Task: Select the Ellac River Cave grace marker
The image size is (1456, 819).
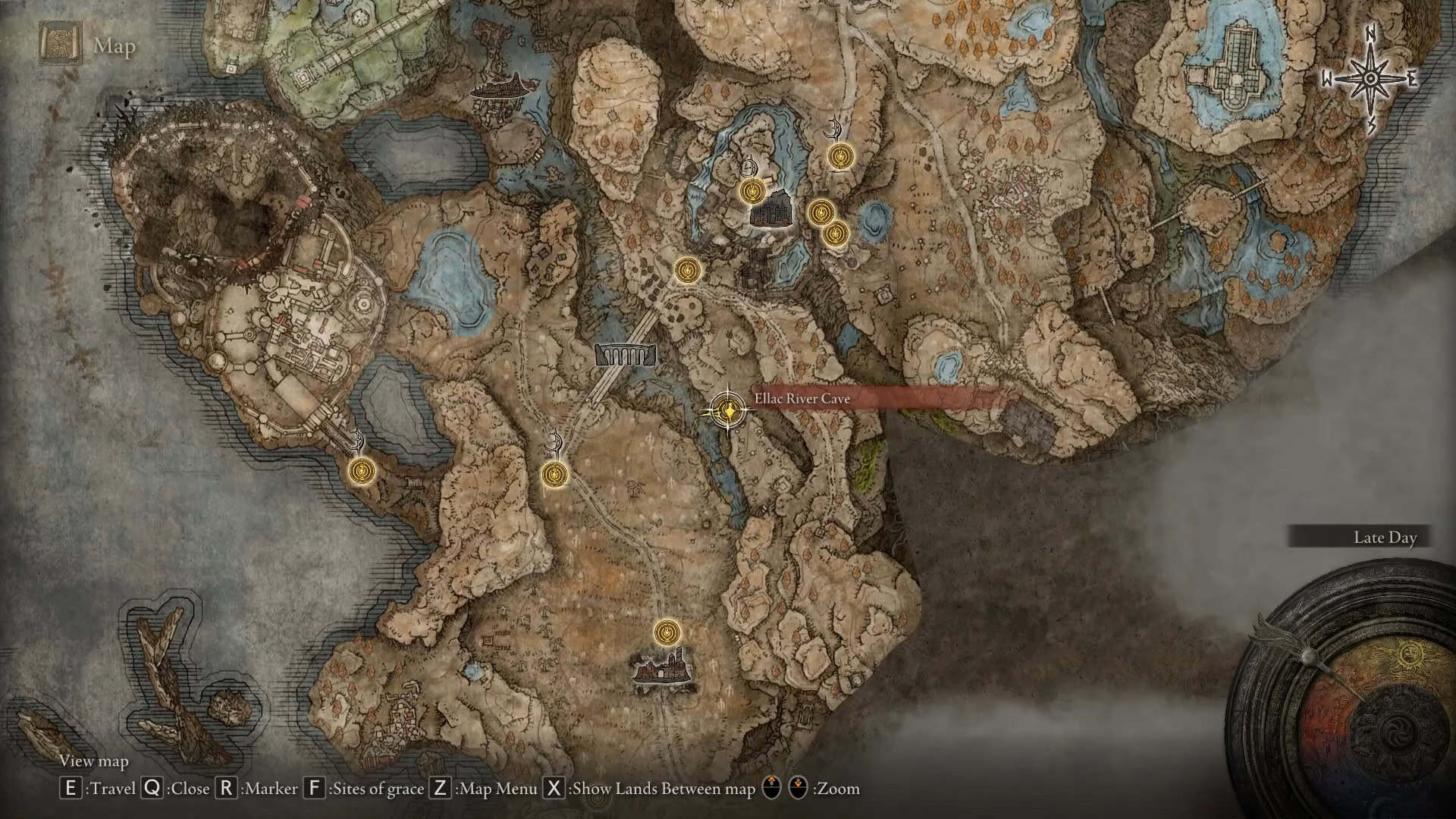Action: (729, 411)
